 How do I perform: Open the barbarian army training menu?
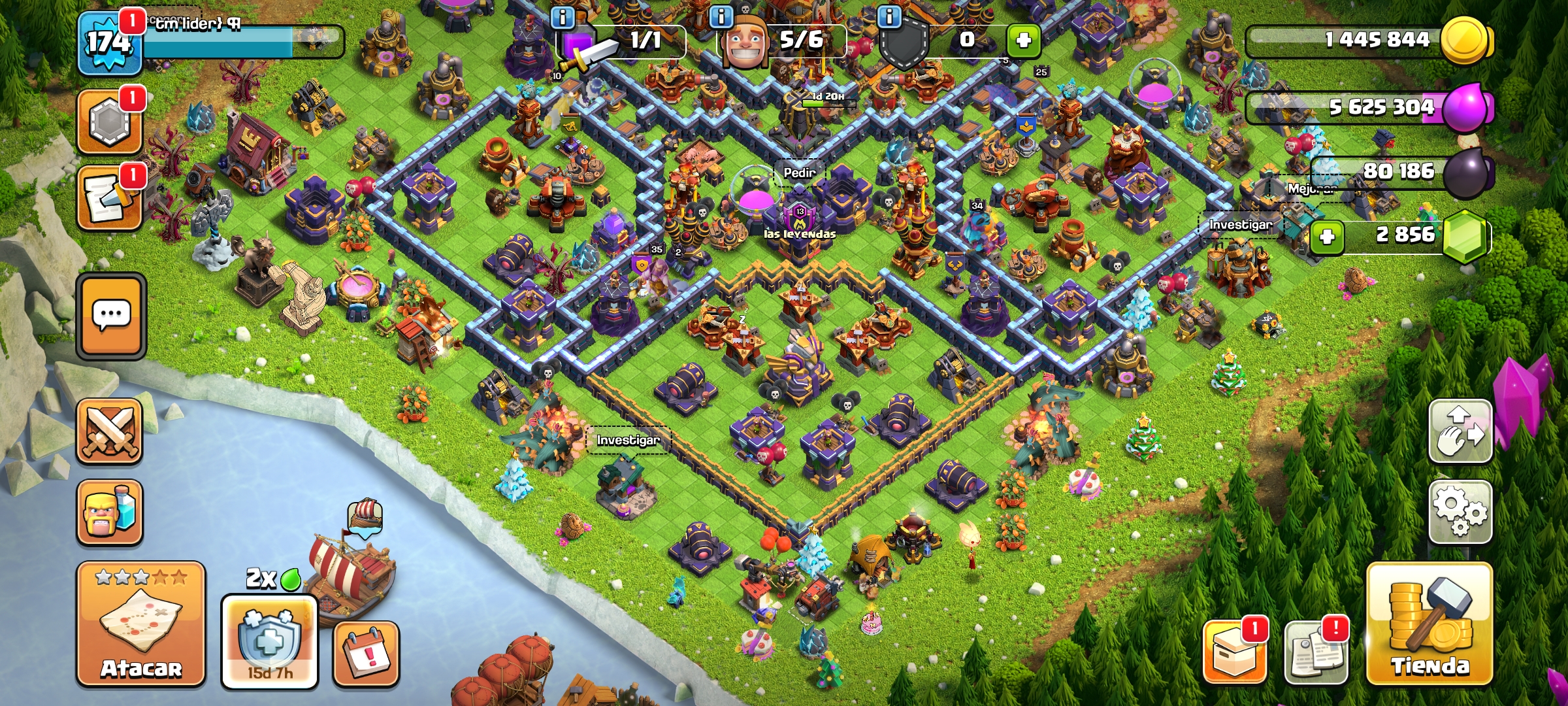(110, 512)
